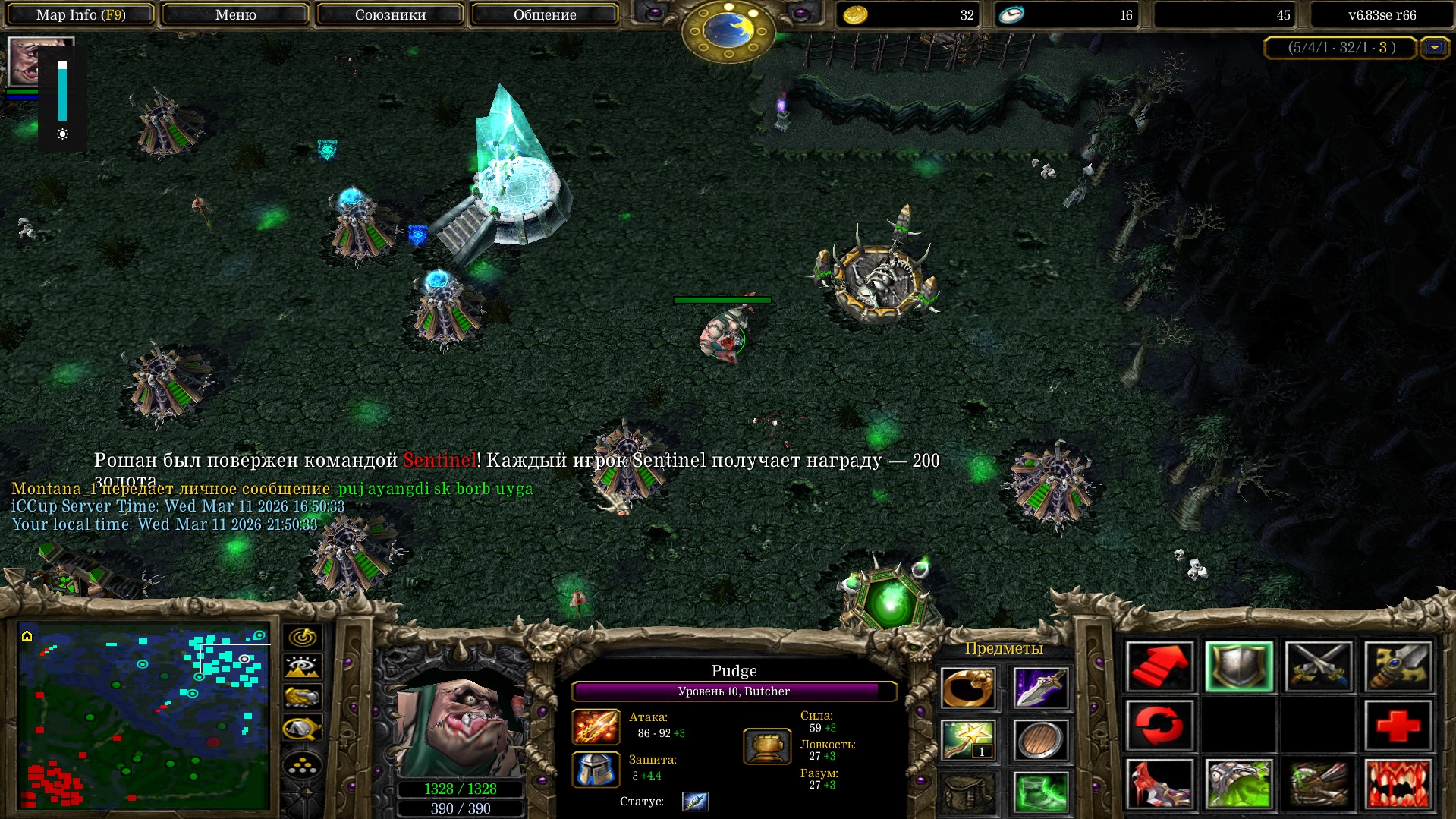Use the purple dagger inventory item

click(1040, 688)
